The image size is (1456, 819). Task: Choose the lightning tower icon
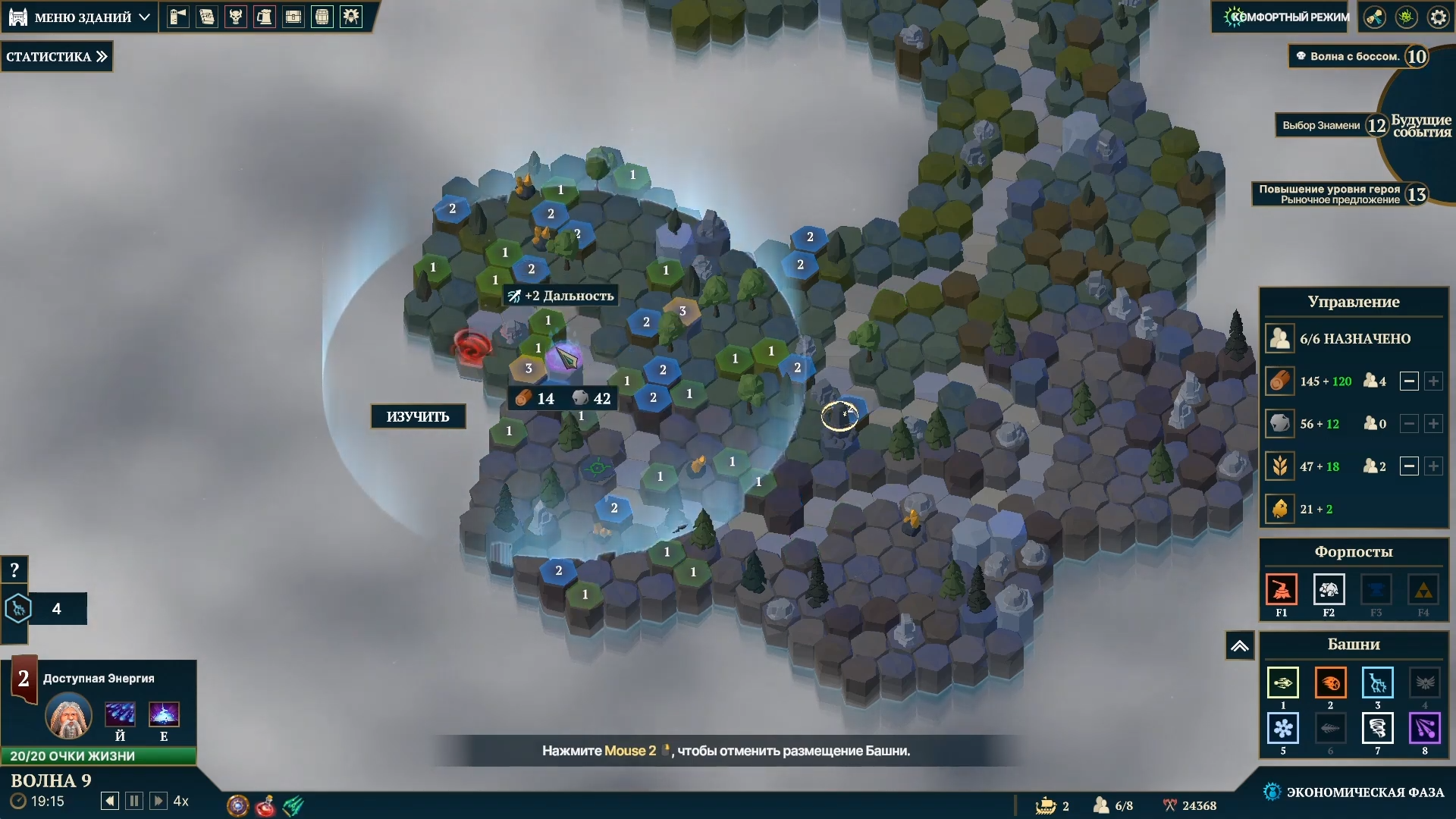click(1377, 682)
